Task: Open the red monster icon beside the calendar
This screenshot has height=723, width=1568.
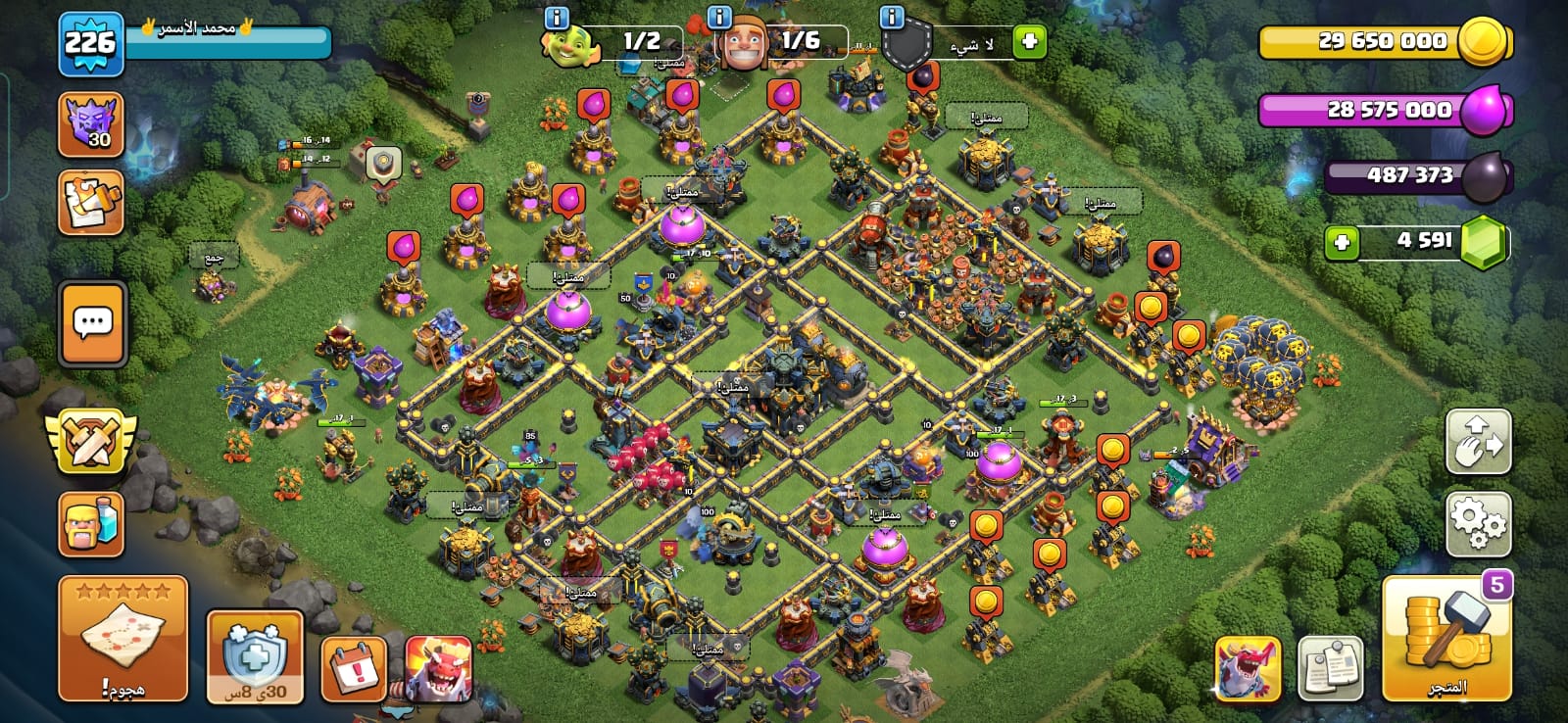Action: point(438,668)
